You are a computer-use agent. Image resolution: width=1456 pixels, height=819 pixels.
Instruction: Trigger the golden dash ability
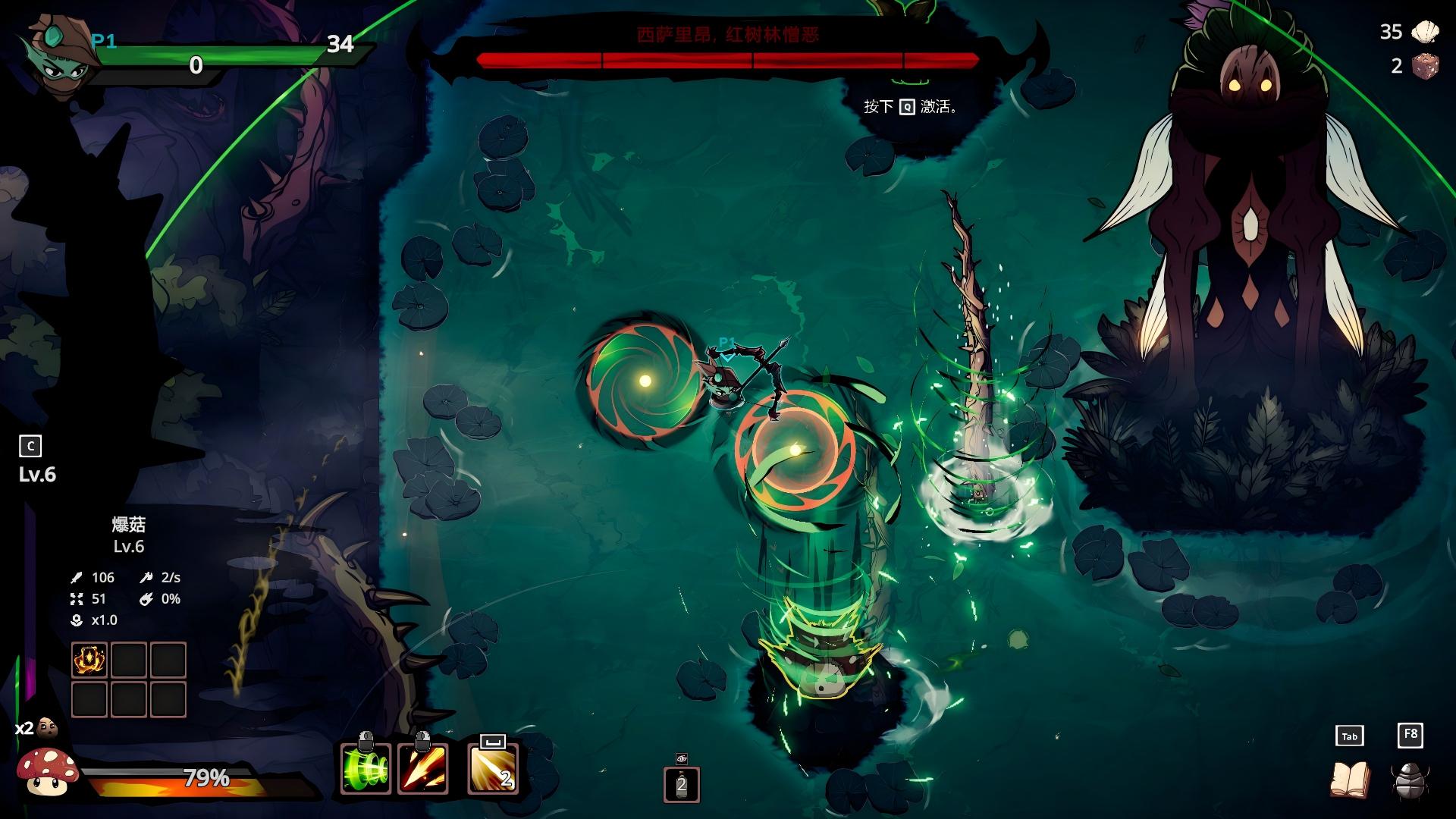[493, 769]
